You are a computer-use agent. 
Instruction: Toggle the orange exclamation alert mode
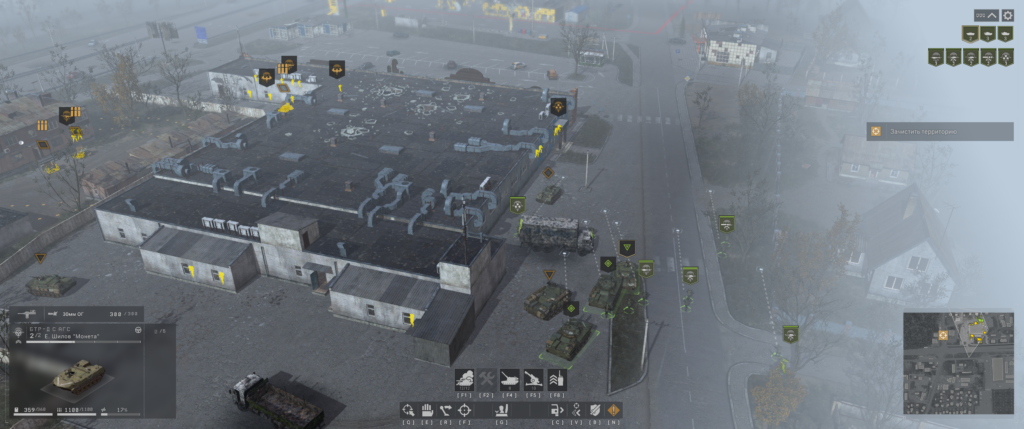[613, 409]
